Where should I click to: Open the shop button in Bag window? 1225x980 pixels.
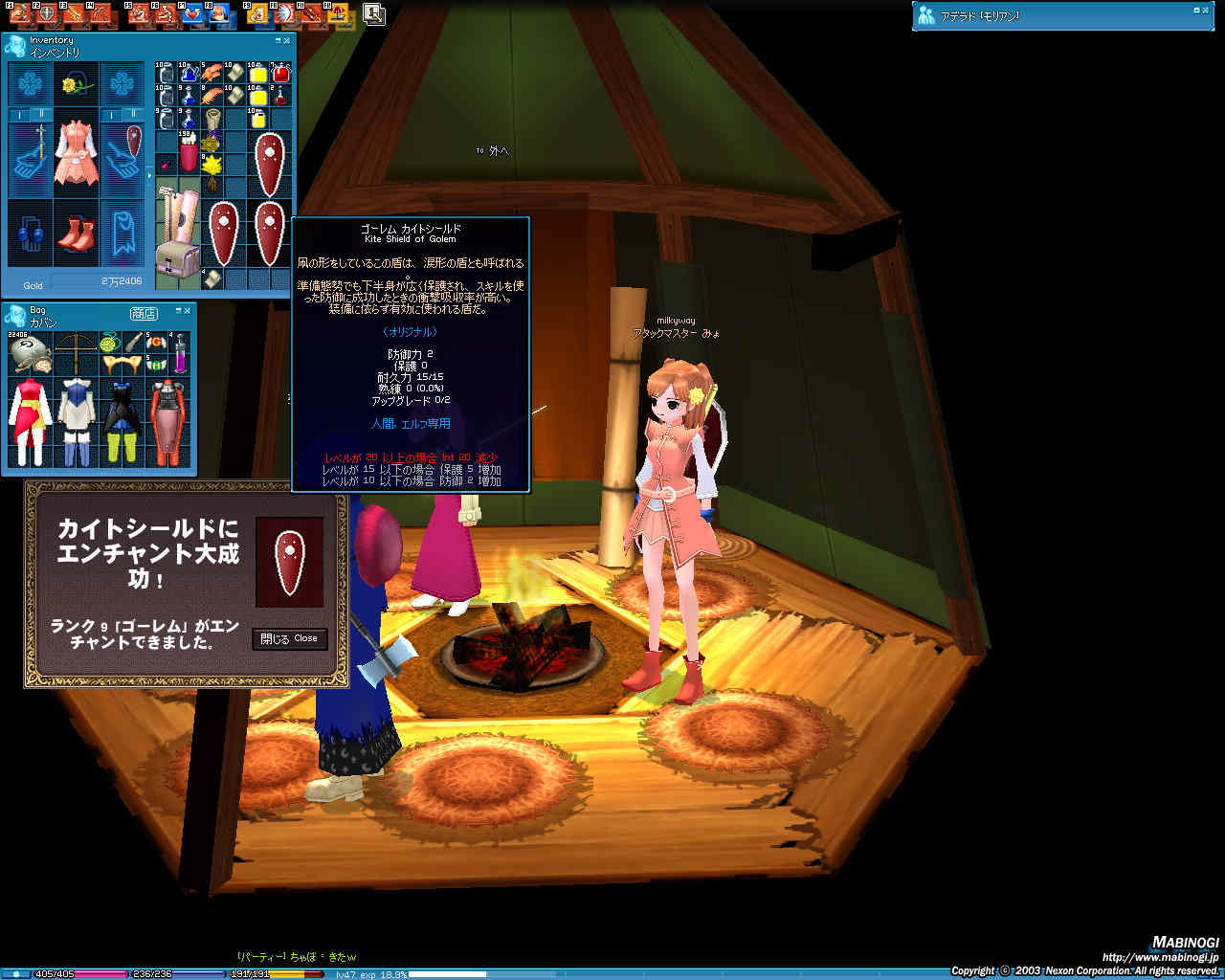(x=144, y=313)
